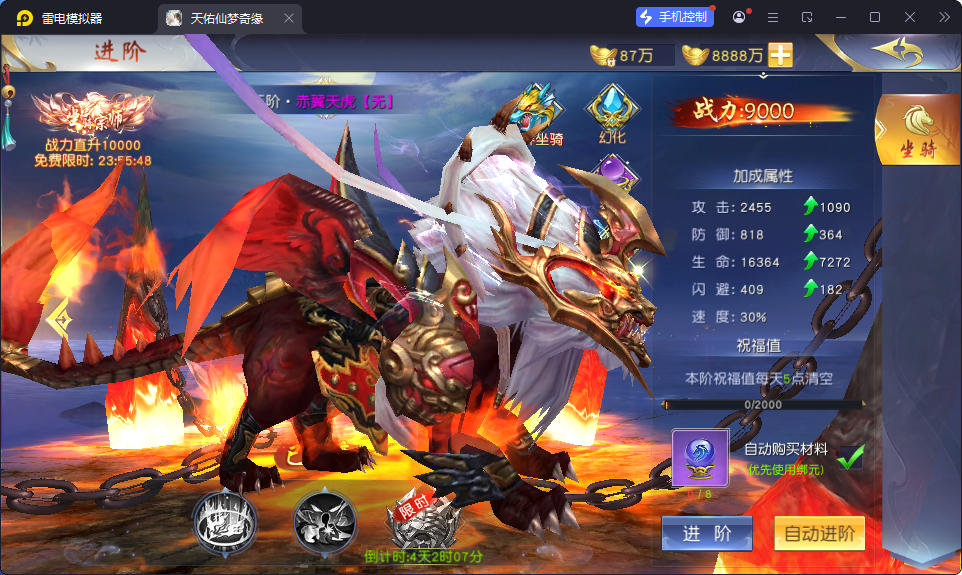
Task: Open the 战力直升10000 promotion banner
Action: point(92,128)
